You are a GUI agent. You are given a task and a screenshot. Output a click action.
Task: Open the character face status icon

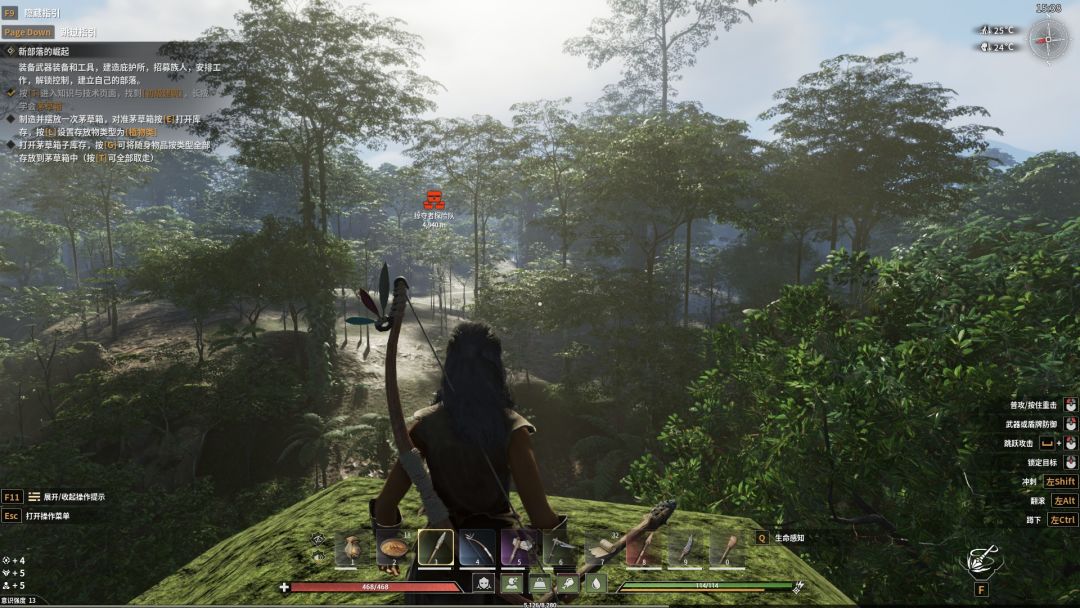pyautogui.click(x=483, y=584)
